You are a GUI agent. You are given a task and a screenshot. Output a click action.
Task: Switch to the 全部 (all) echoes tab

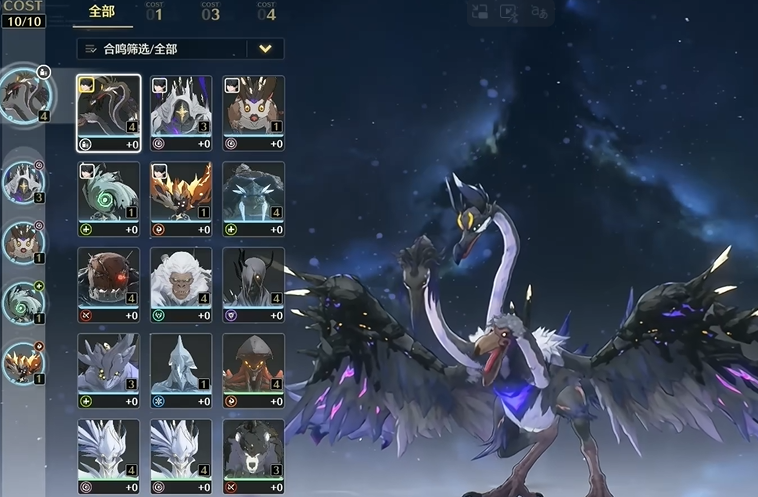pos(102,13)
